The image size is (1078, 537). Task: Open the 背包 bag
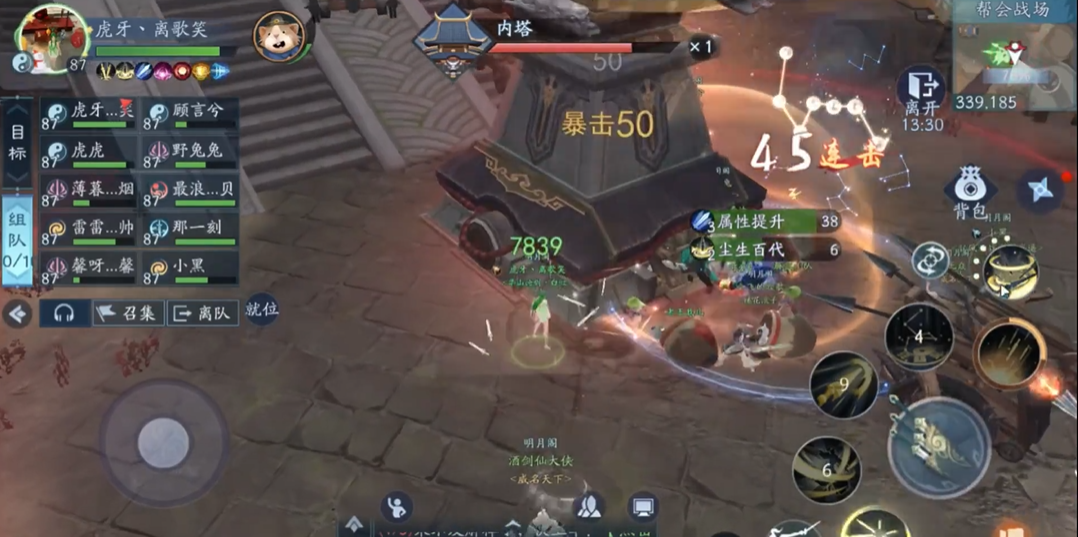pos(969,190)
